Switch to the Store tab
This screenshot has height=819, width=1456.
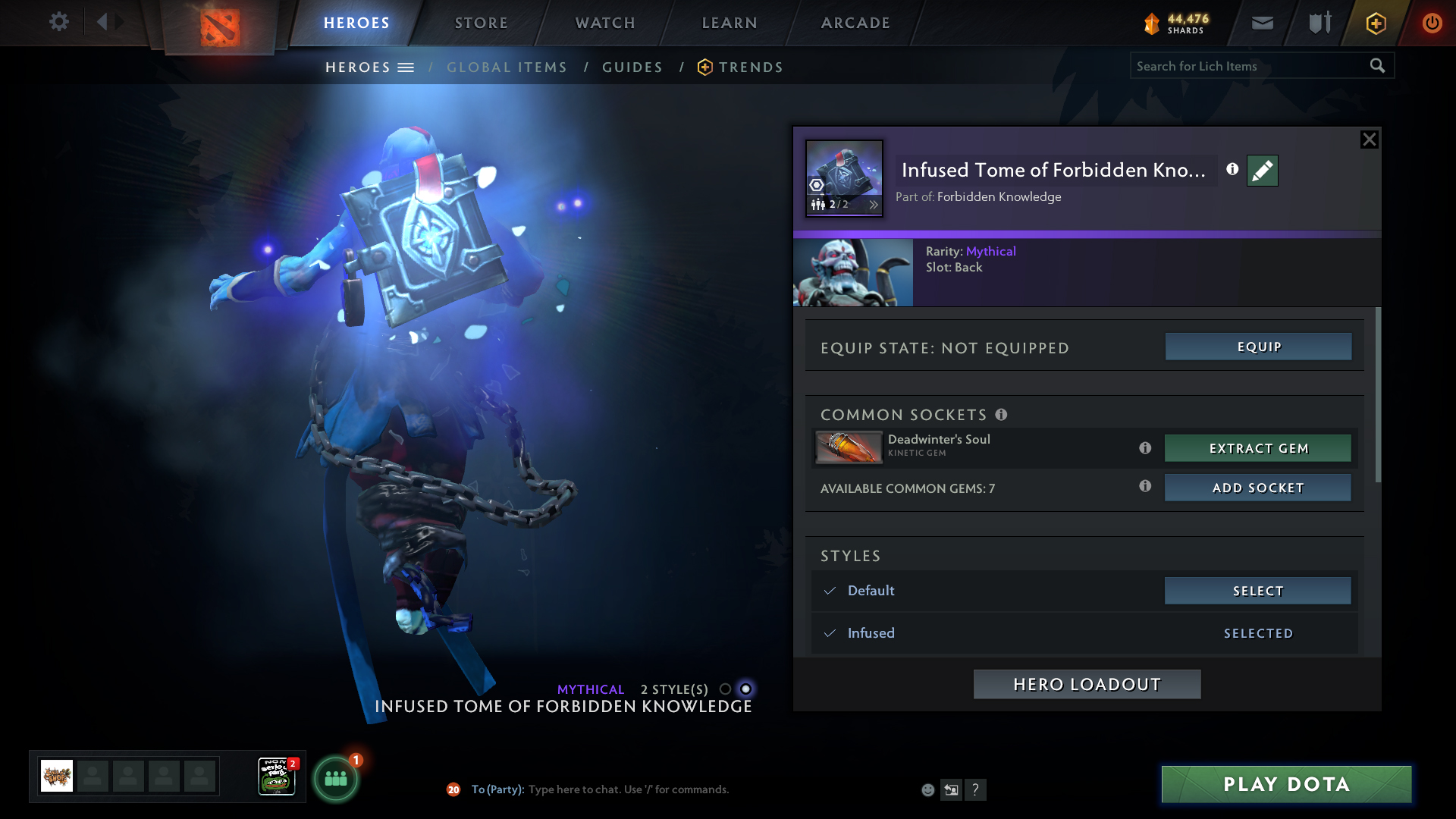tap(481, 23)
